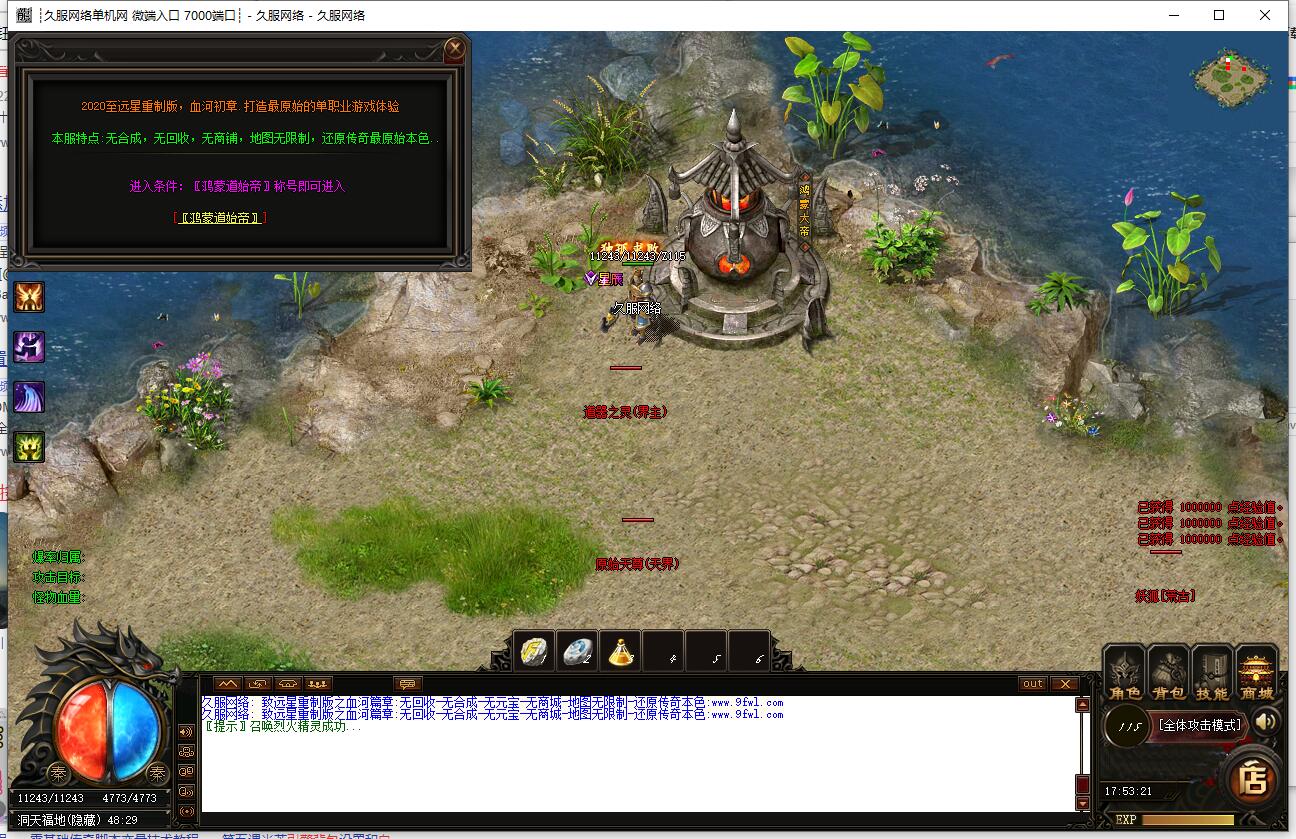Open the 角色 character panel
This screenshot has width=1296, height=839.
[x=1124, y=673]
